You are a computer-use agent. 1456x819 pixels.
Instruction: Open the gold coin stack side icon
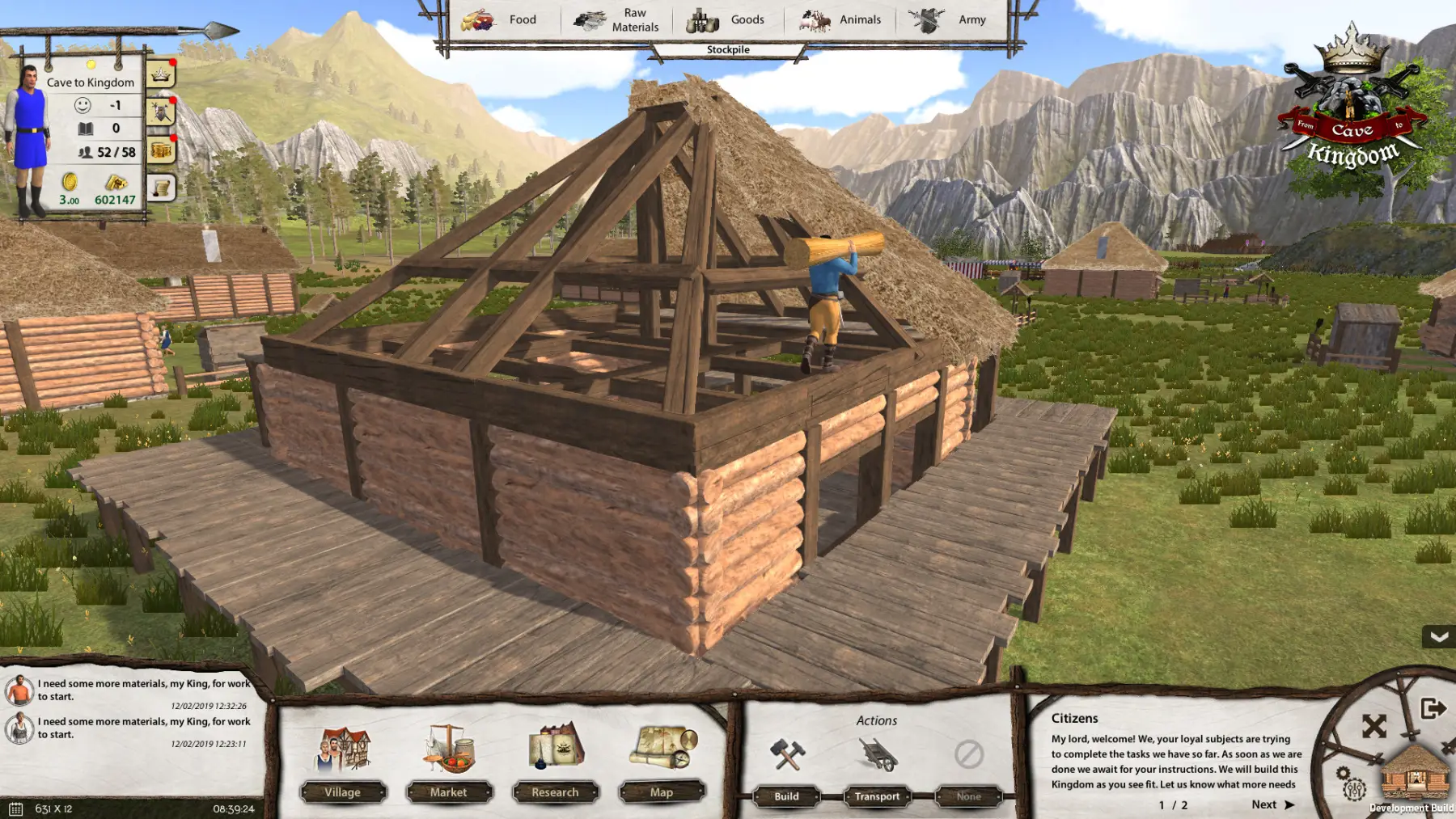[x=161, y=150]
